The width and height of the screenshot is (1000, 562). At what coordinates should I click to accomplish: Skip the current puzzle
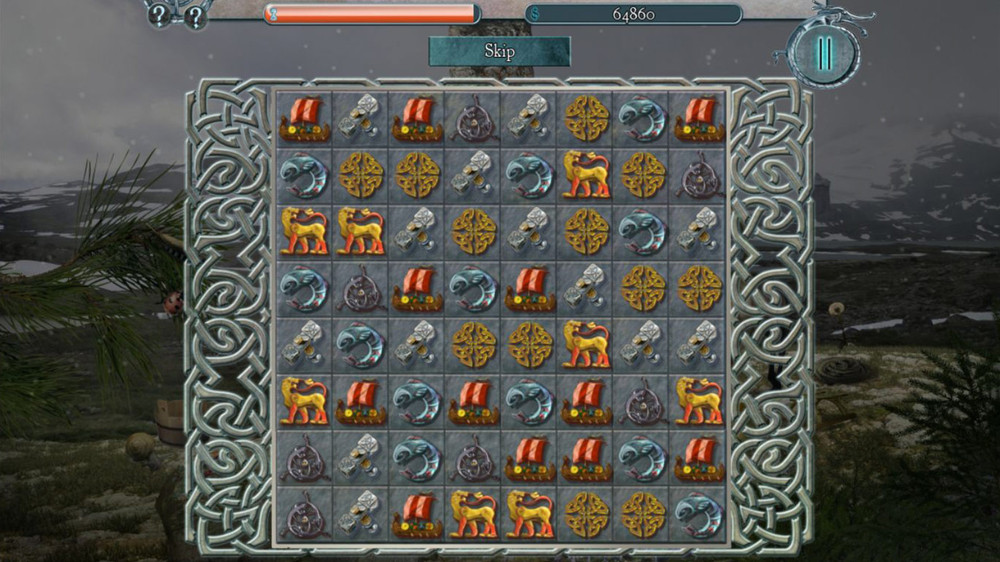[499, 51]
